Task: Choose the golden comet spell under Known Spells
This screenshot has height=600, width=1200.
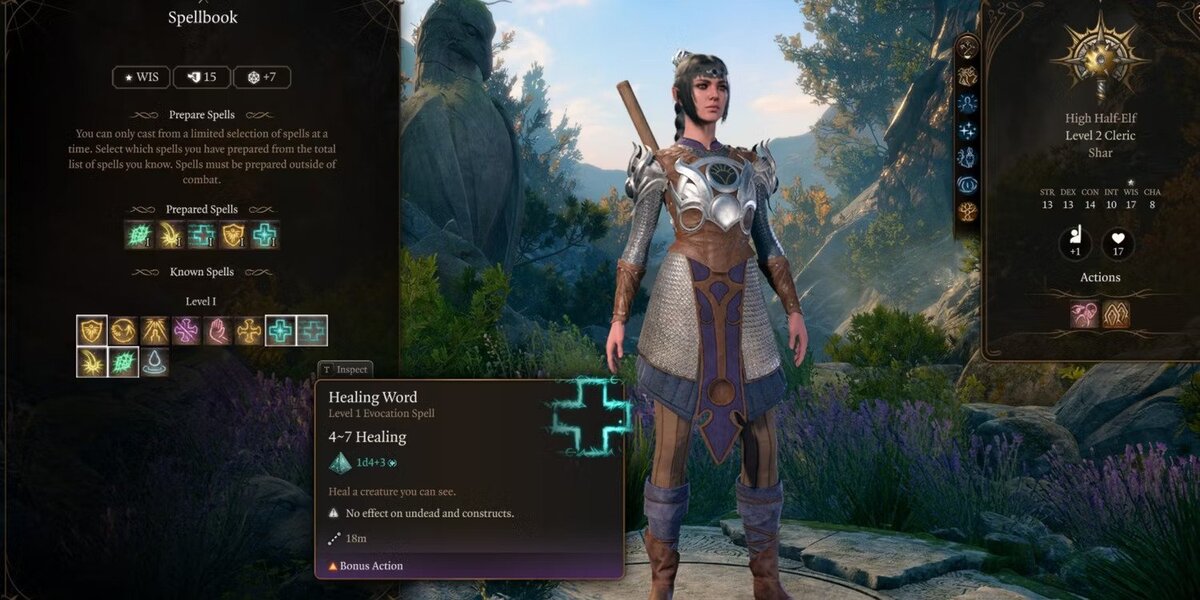Action: [x=92, y=362]
